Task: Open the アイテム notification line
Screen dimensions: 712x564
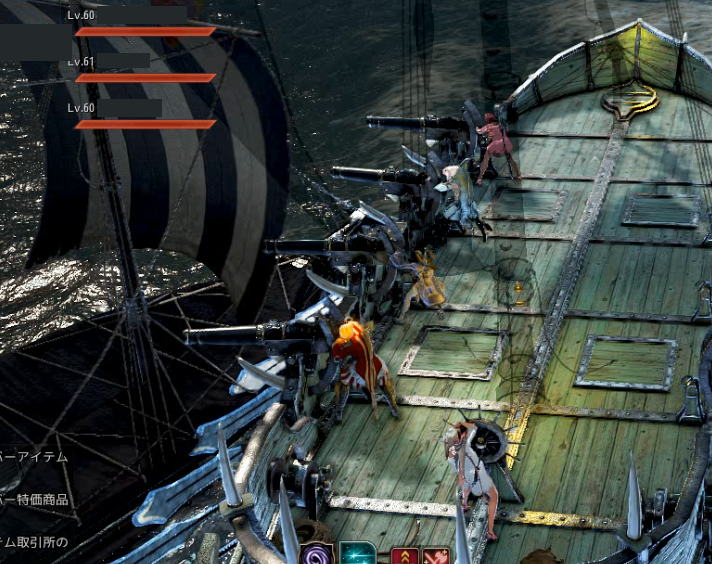Action: click(34, 457)
